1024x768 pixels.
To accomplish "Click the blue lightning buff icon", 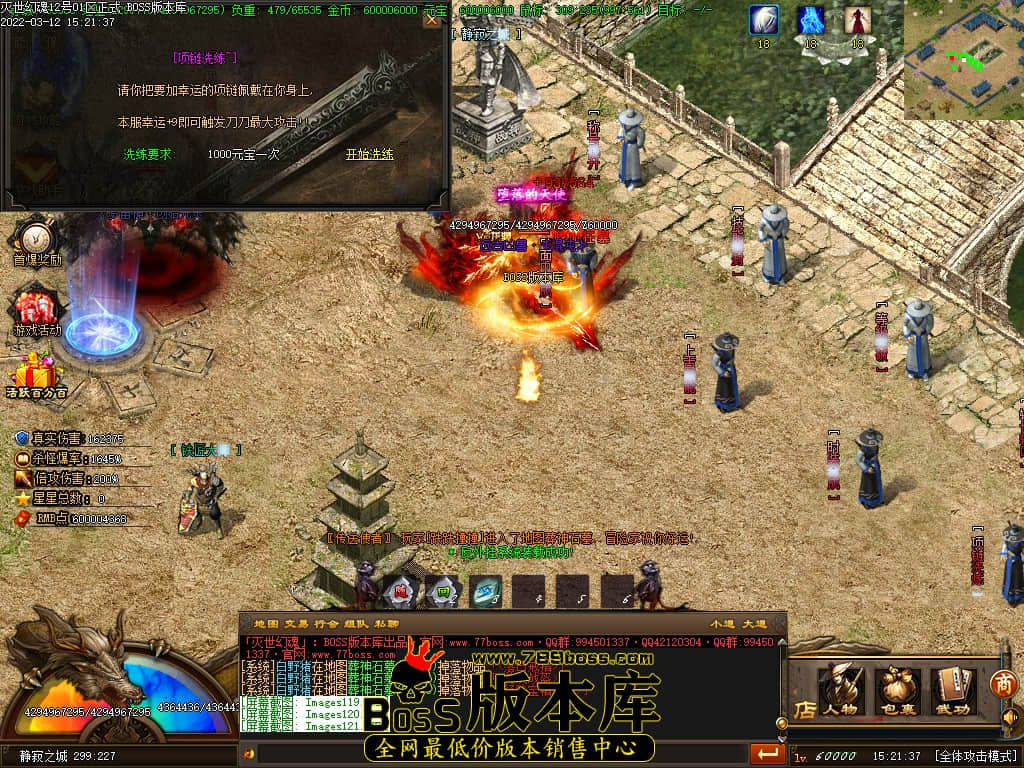I will [810, 20].
